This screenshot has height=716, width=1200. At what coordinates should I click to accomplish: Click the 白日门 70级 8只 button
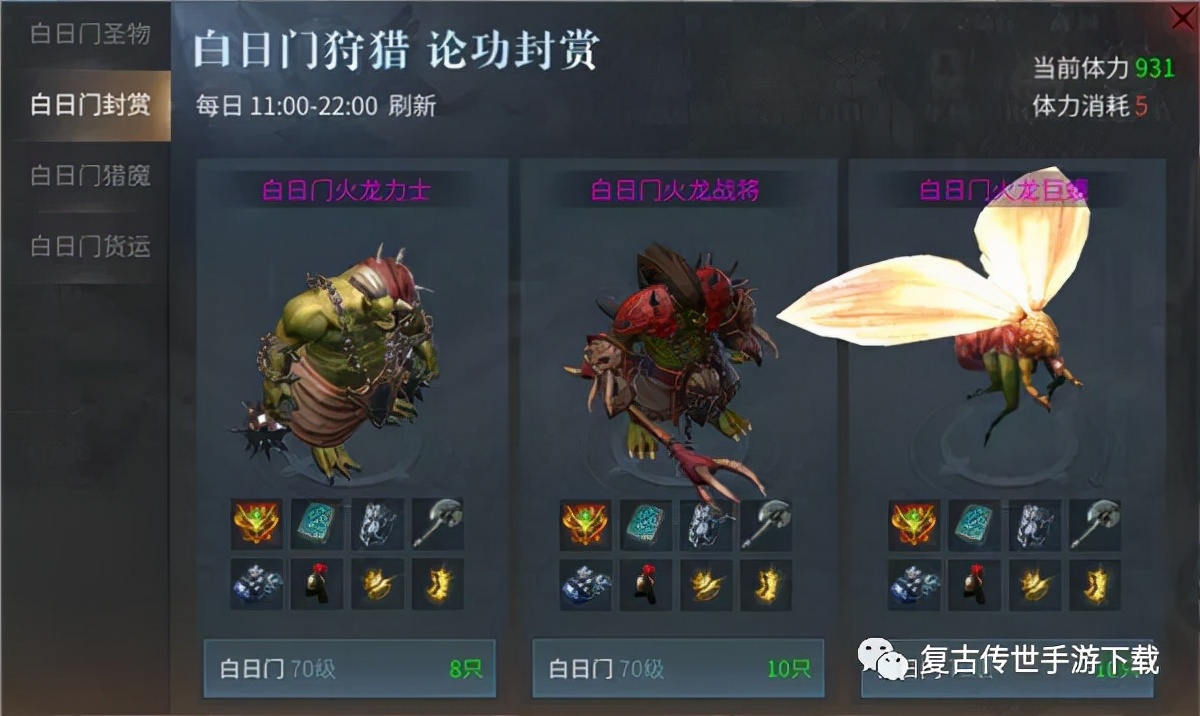pos(349,668)
